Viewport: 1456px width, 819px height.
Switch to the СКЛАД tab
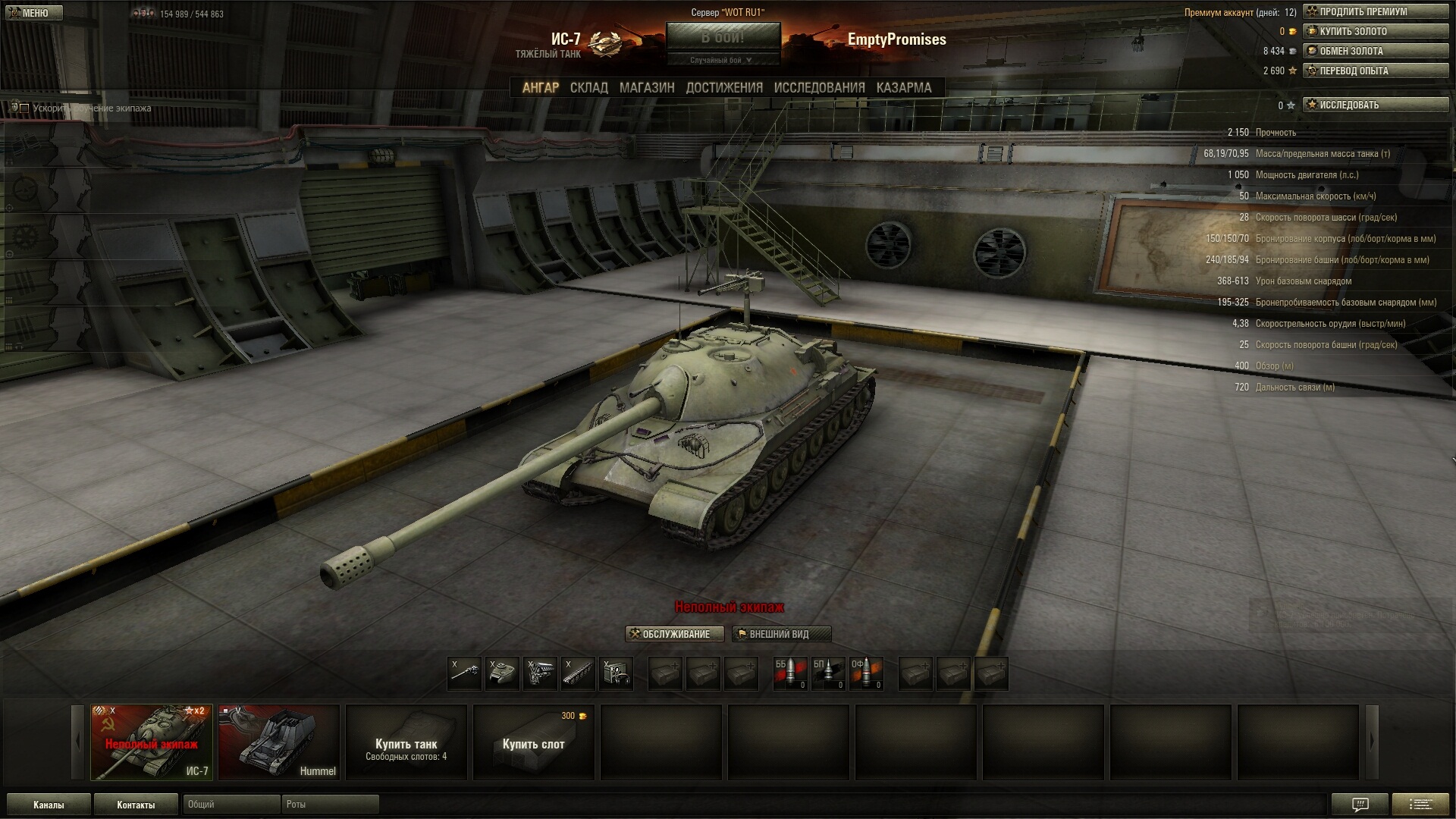coord(588,88)
